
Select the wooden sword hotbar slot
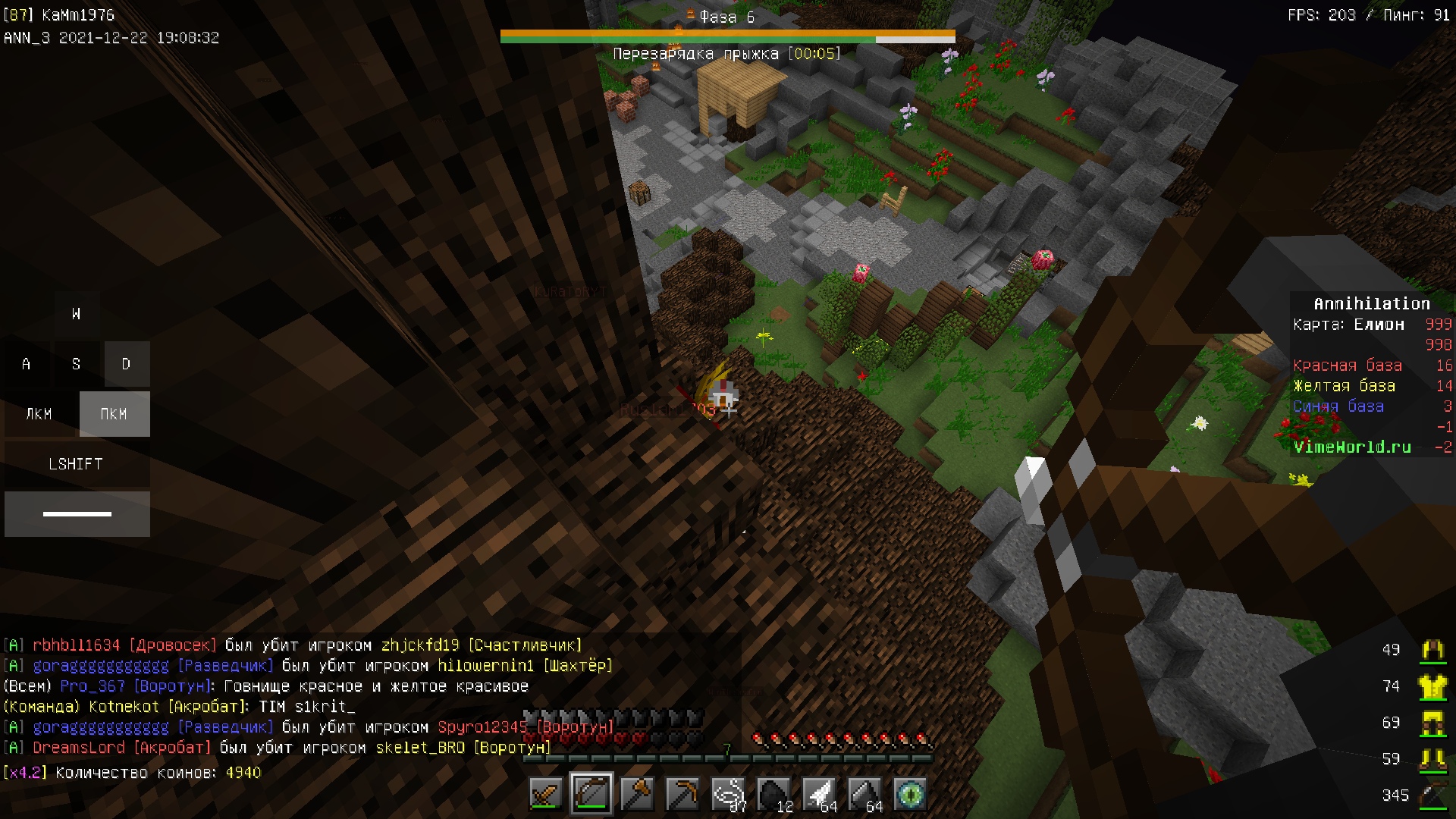point(546,794)
